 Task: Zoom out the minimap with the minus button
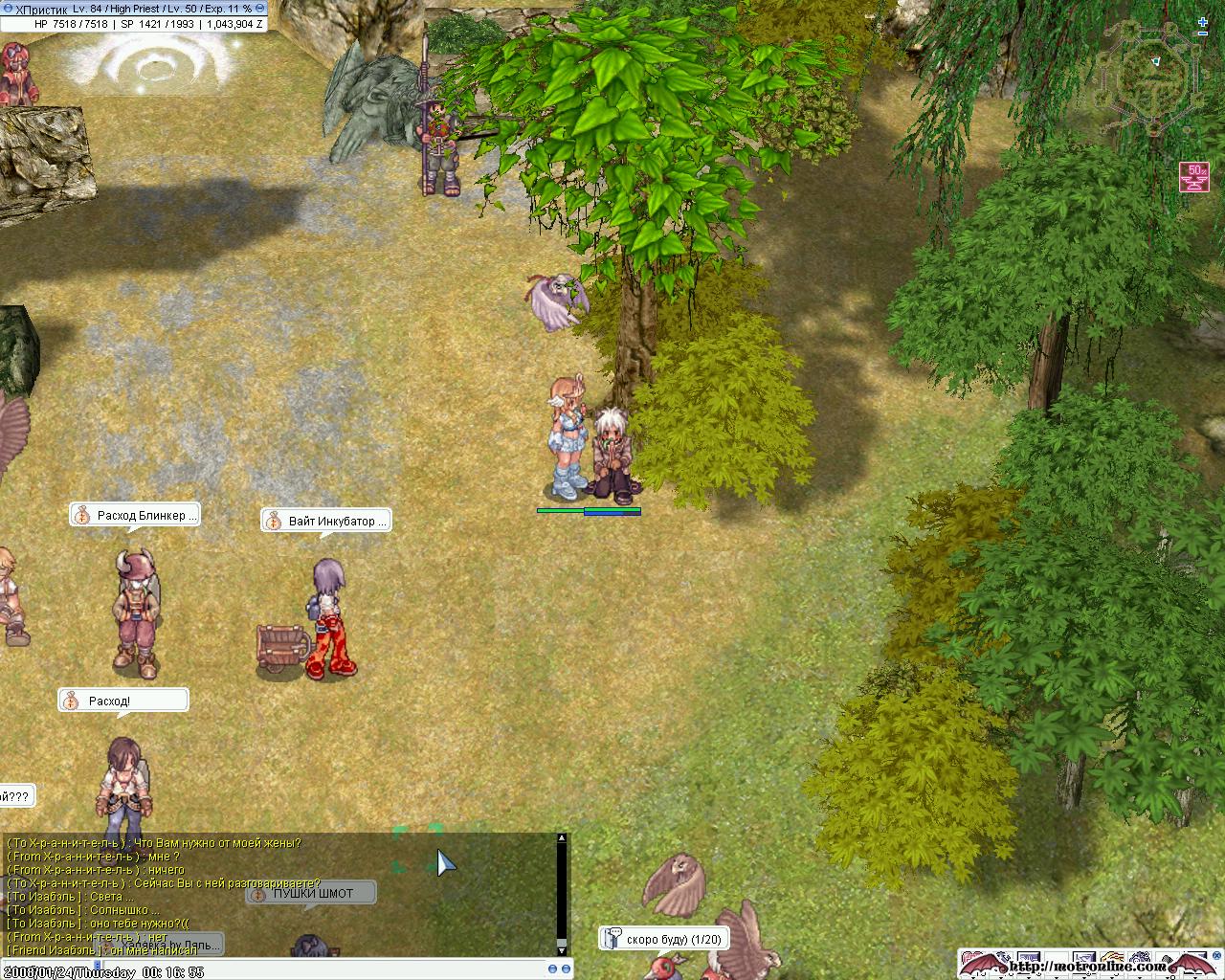point(1203,33)
